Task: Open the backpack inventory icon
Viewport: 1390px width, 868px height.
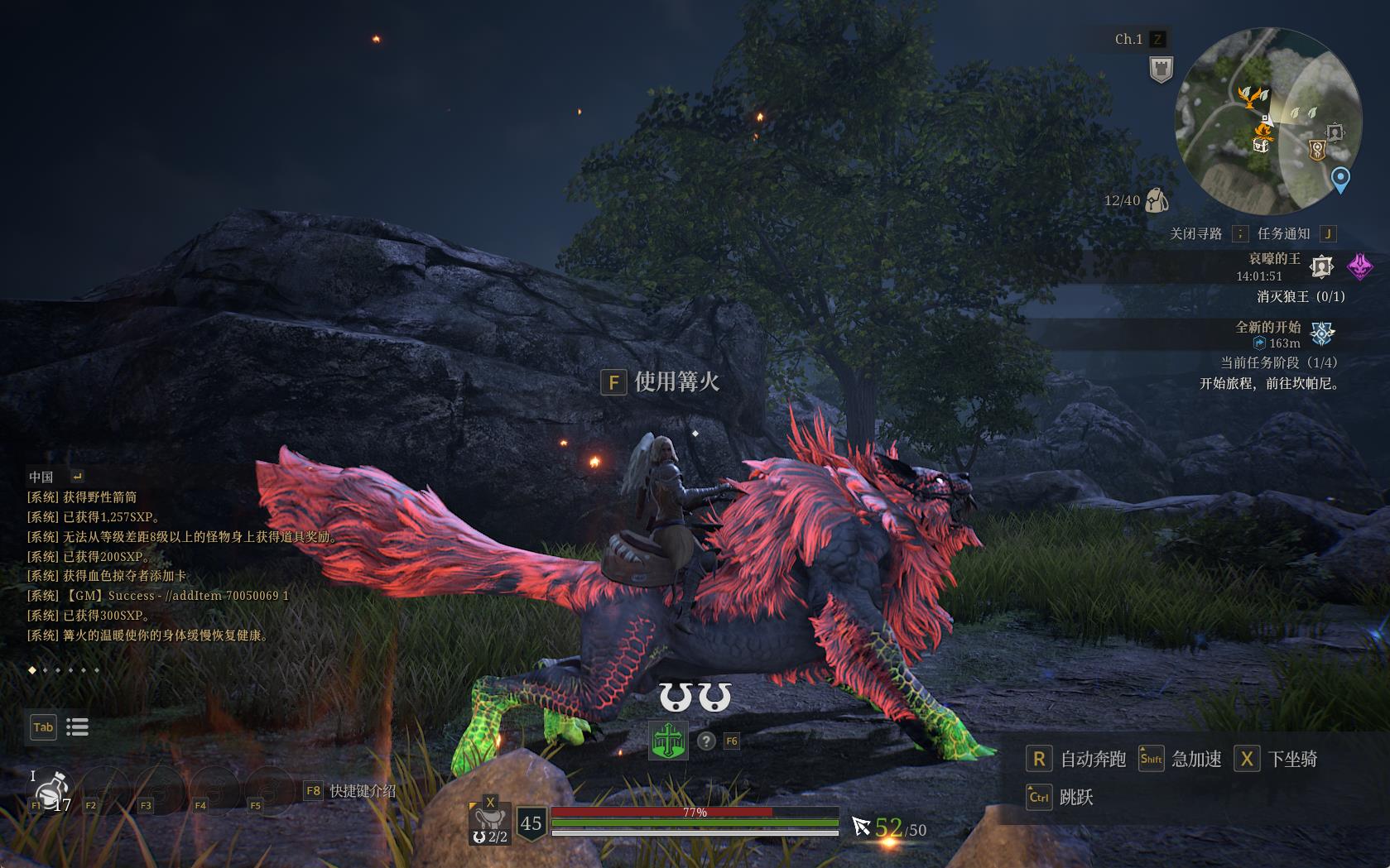Action: click(x=1157, y=200)
